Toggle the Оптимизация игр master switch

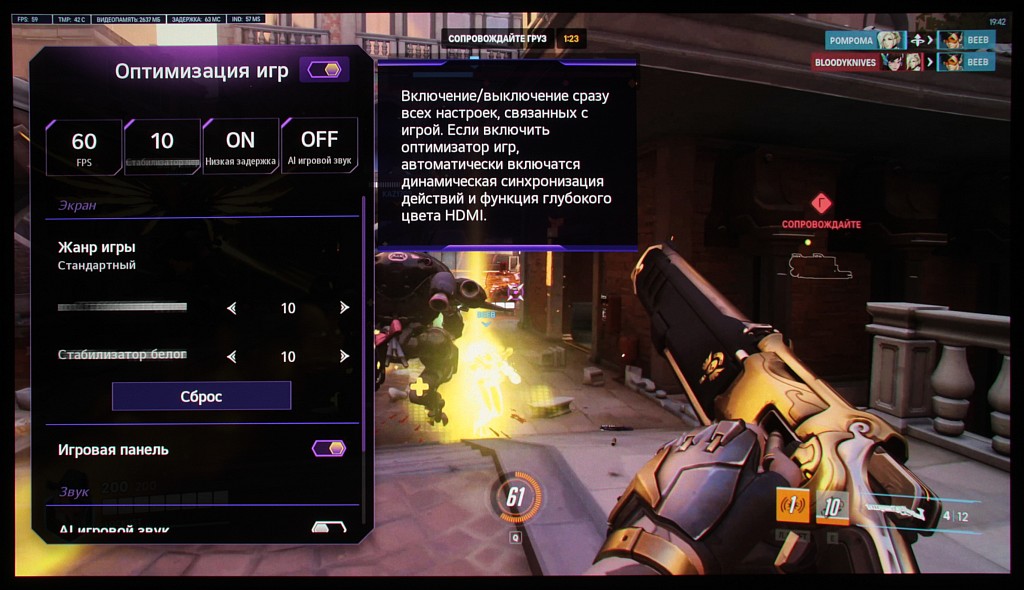(324, 70)
